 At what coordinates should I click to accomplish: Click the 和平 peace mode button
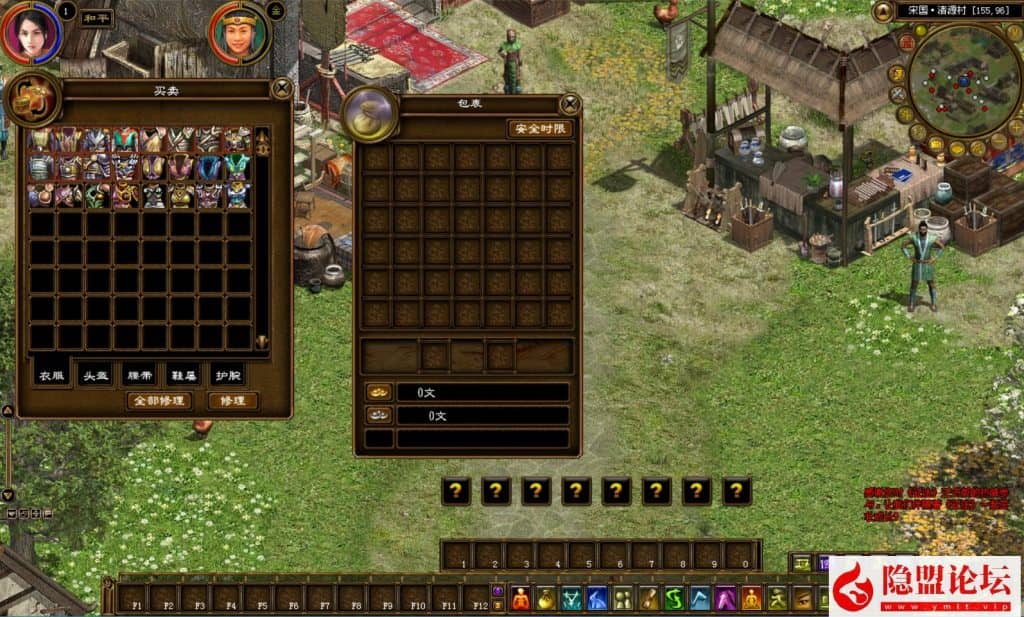pos(96,18)
